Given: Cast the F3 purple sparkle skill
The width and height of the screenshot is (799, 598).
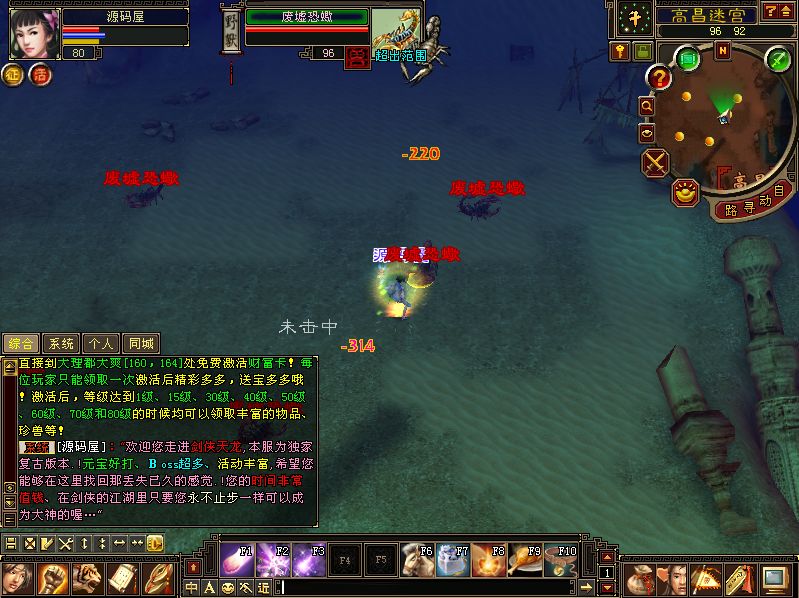Looking at the screenshot, I should point(309,558).
